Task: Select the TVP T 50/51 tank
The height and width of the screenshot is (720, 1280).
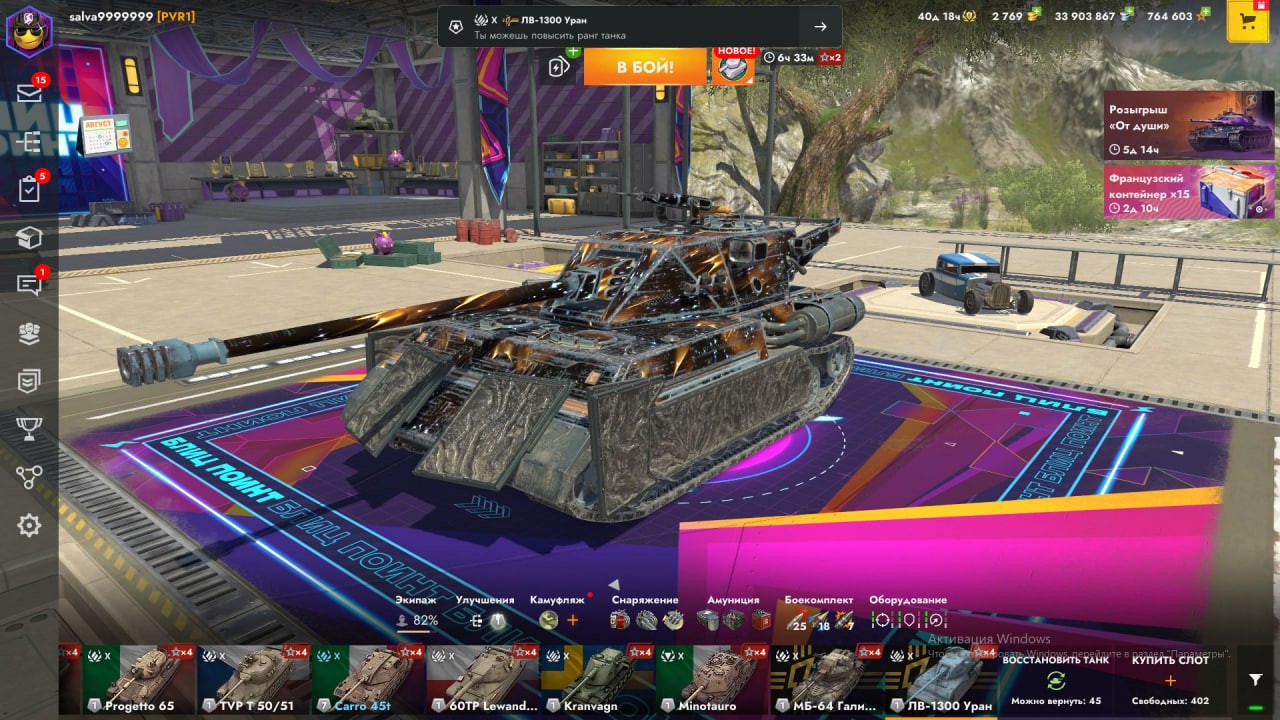Action: 253,680
